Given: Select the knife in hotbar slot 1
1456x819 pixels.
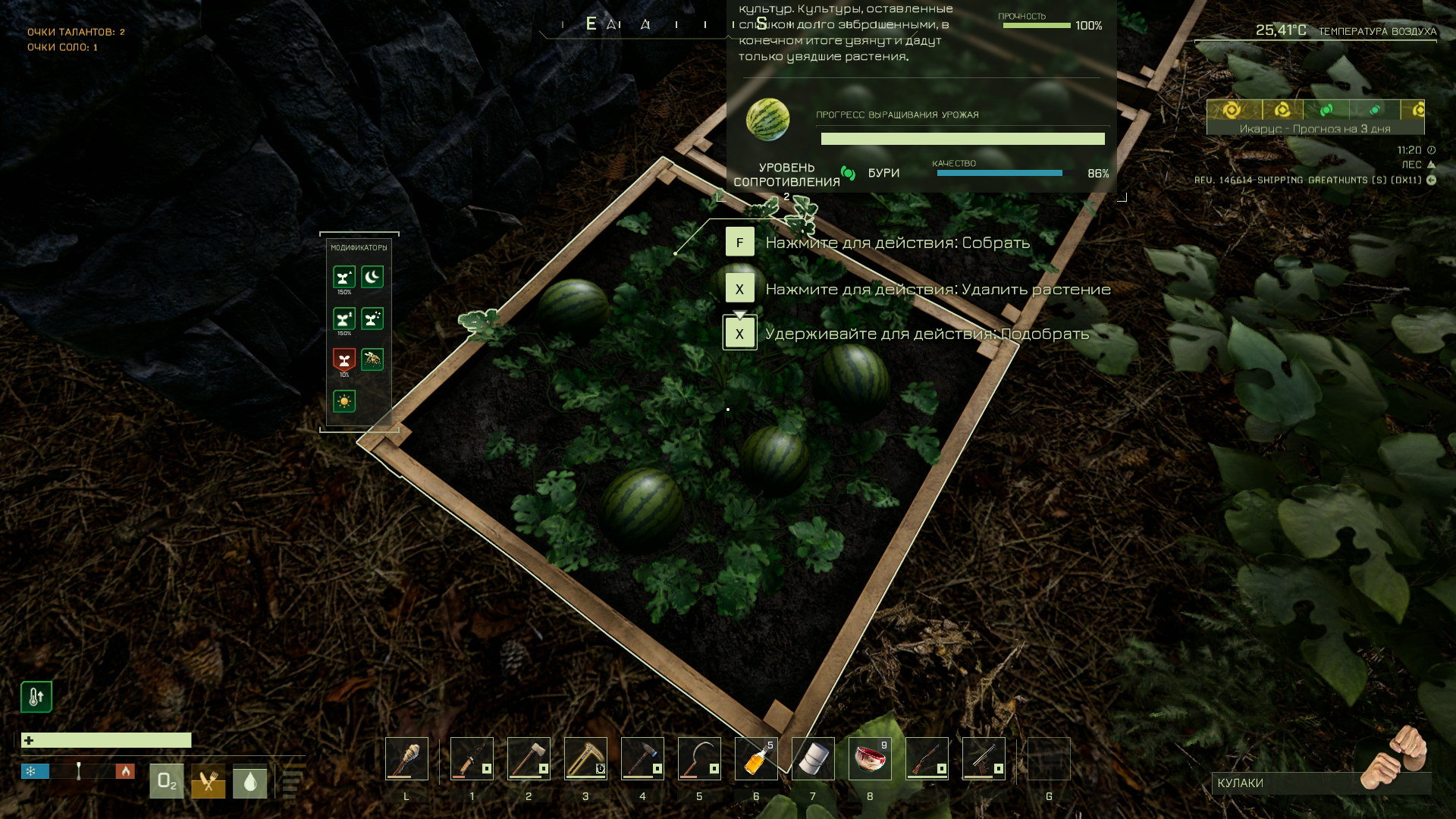Looking at the screenshot, I should (x=472, y=758).
